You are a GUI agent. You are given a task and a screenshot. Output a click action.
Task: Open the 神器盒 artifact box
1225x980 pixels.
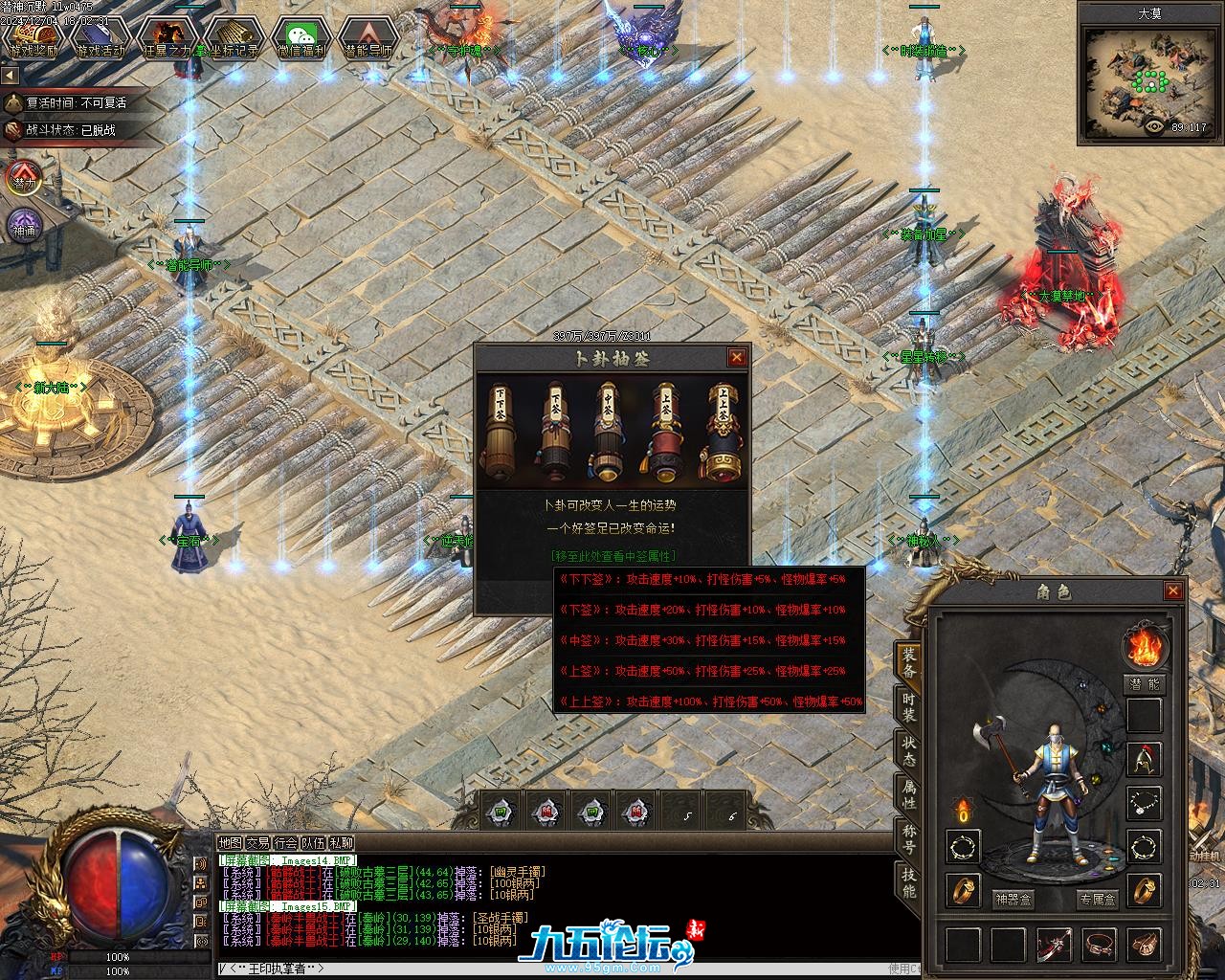[1013, 900]
